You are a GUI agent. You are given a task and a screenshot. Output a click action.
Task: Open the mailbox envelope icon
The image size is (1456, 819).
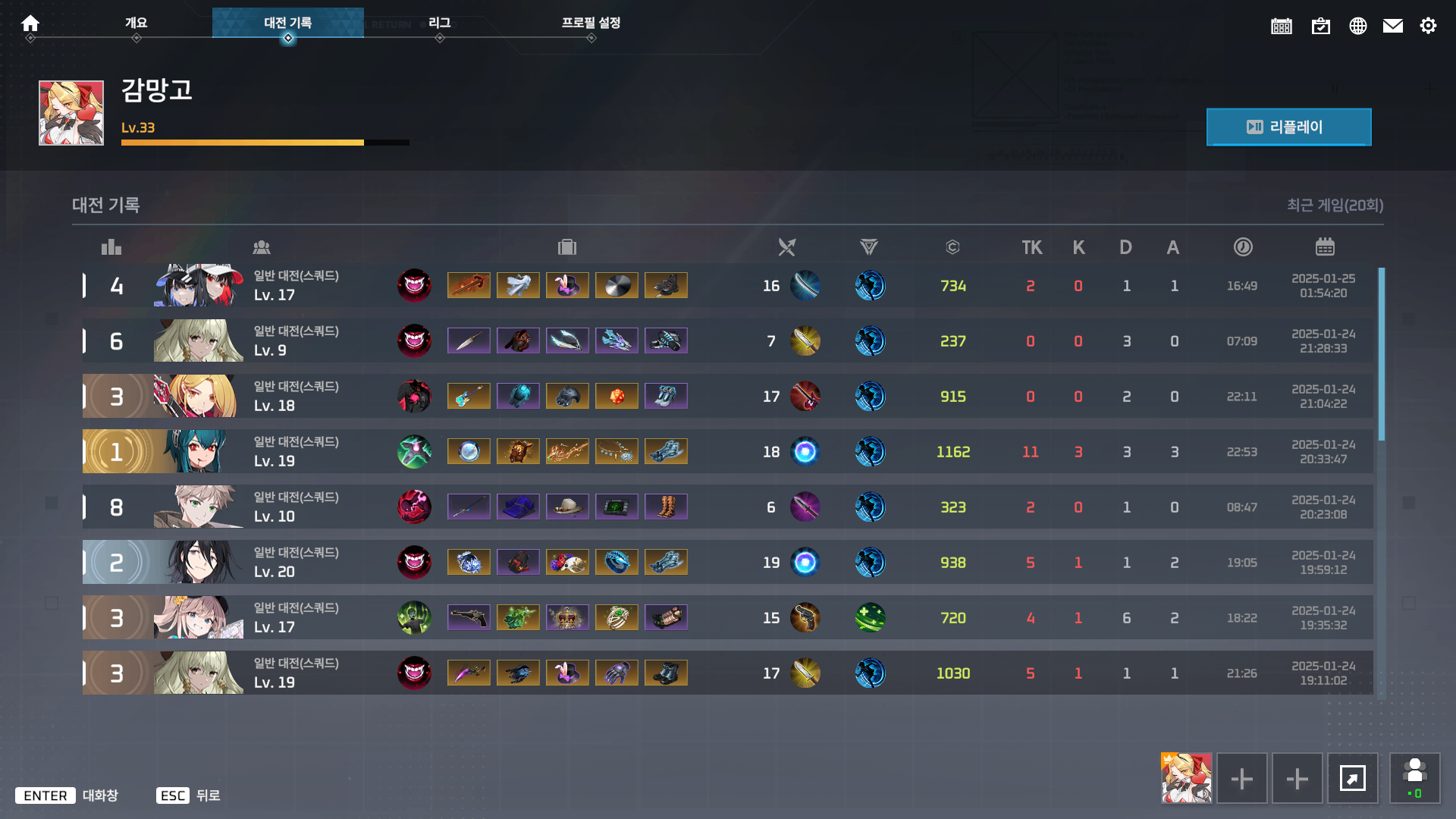click(x=1393, y=25)
